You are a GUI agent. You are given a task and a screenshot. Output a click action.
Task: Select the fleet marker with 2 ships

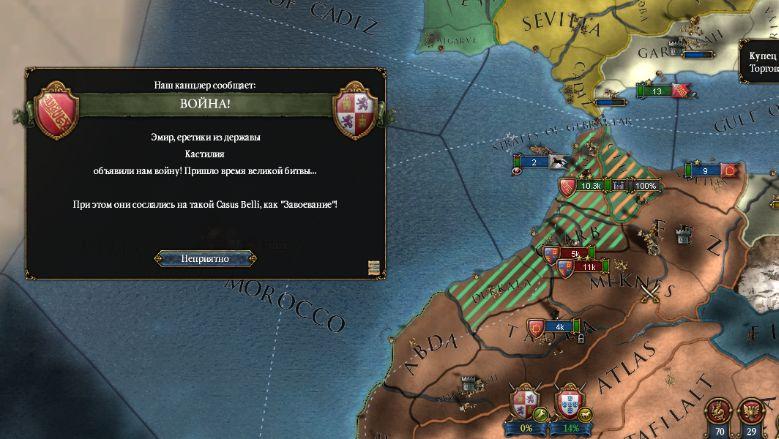[x=533, y=162]
